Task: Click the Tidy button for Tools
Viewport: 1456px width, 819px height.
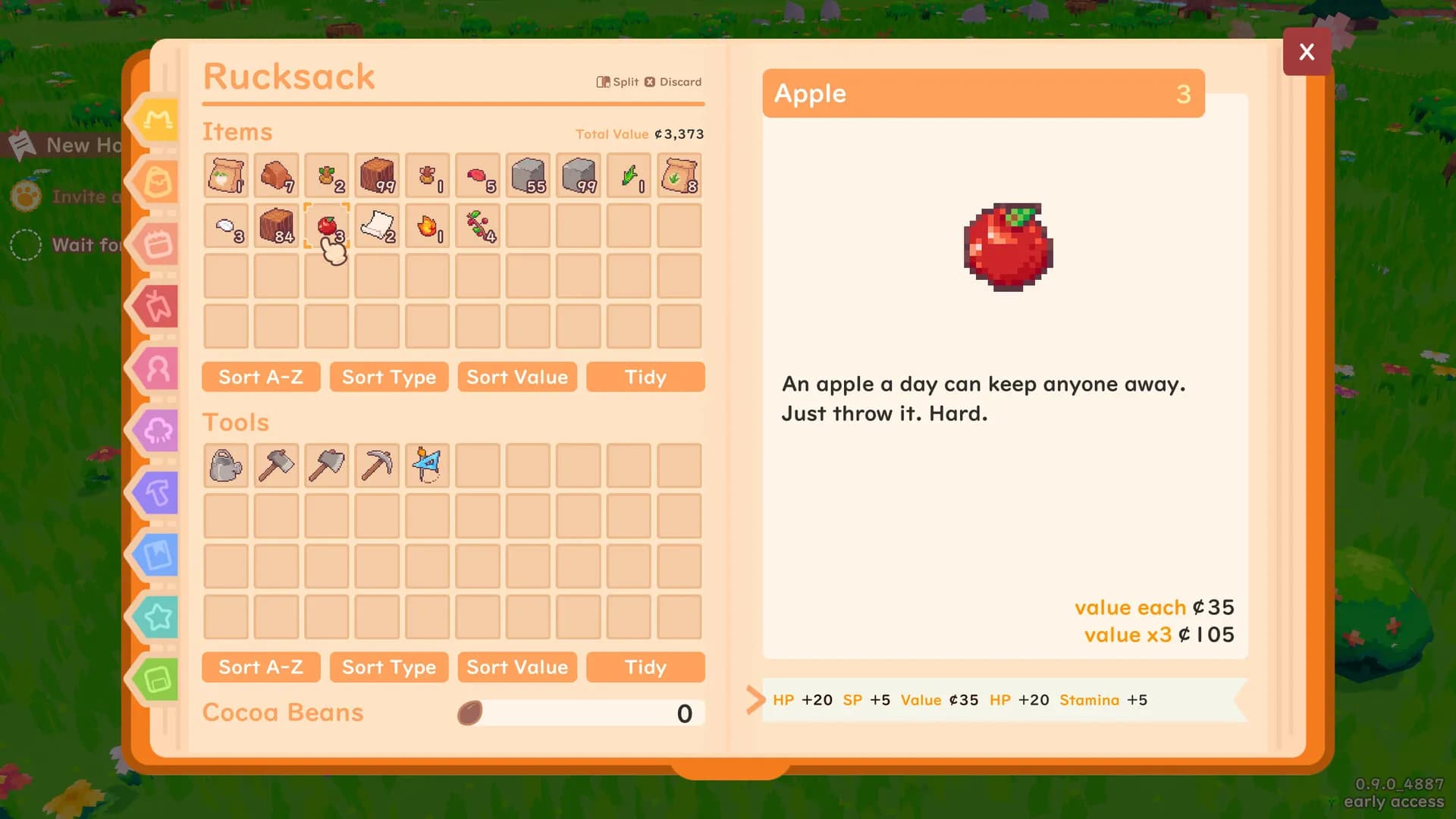Action: 645,667
